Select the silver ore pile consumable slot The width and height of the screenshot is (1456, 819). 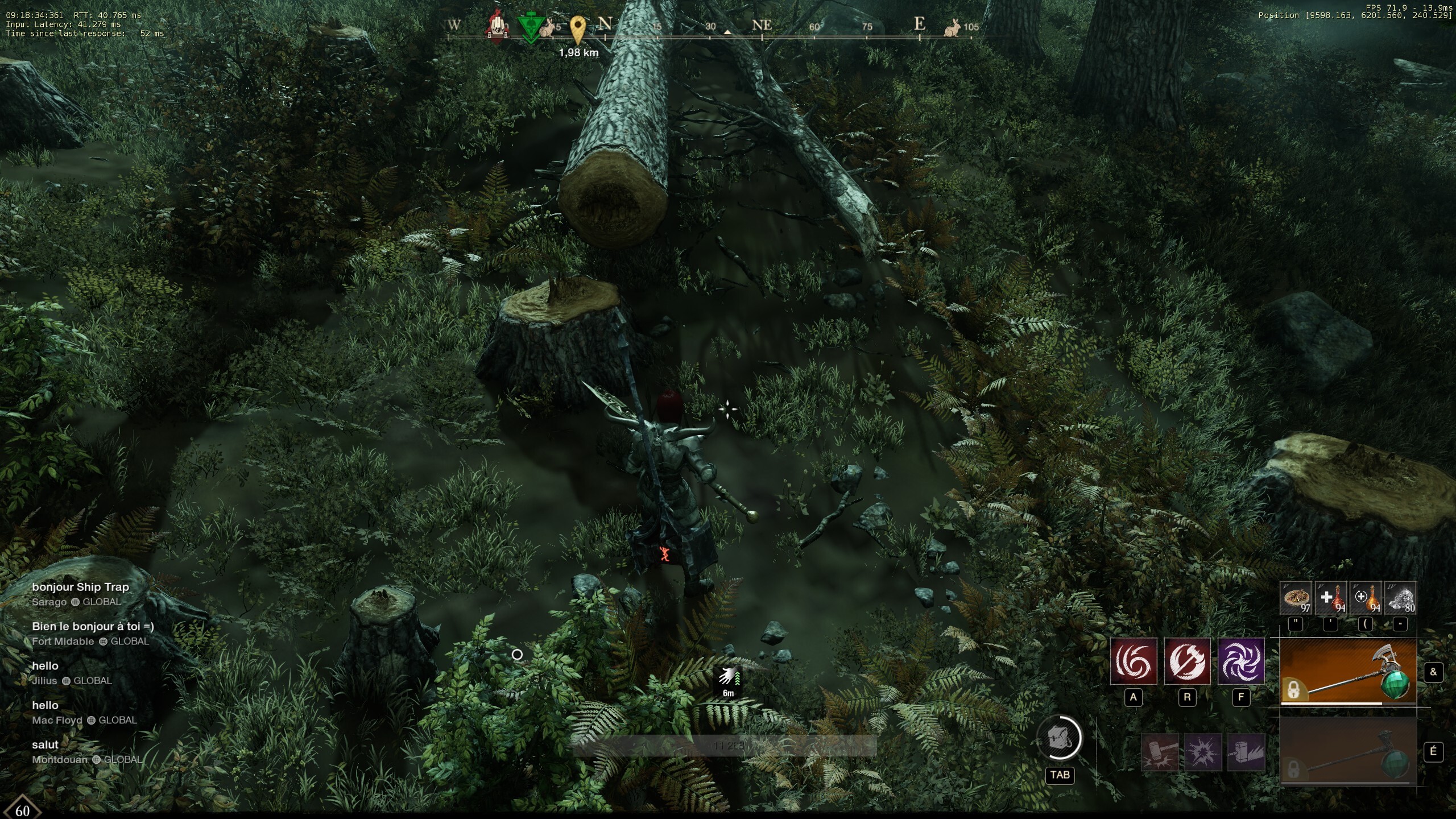[1400, 598]
